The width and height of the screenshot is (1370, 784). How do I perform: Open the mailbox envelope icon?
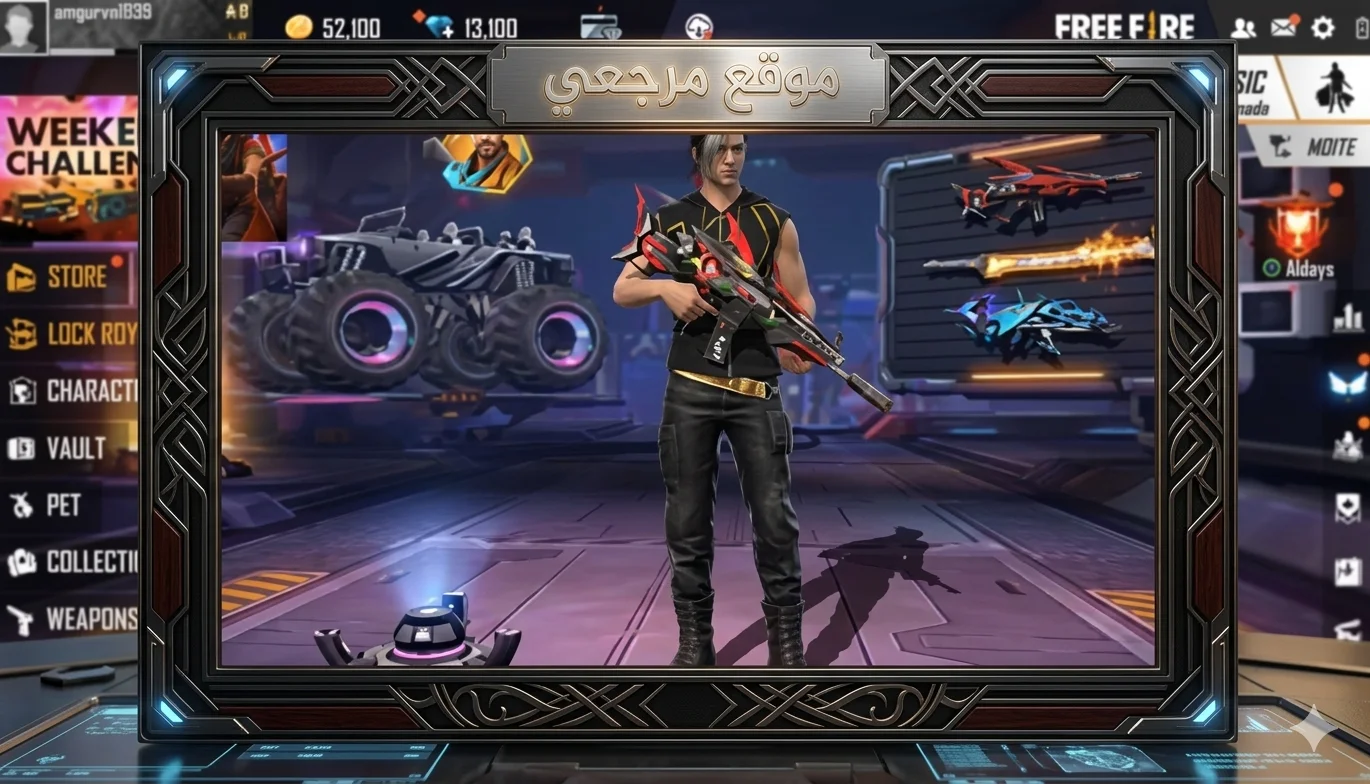[x=1283, y=27]
